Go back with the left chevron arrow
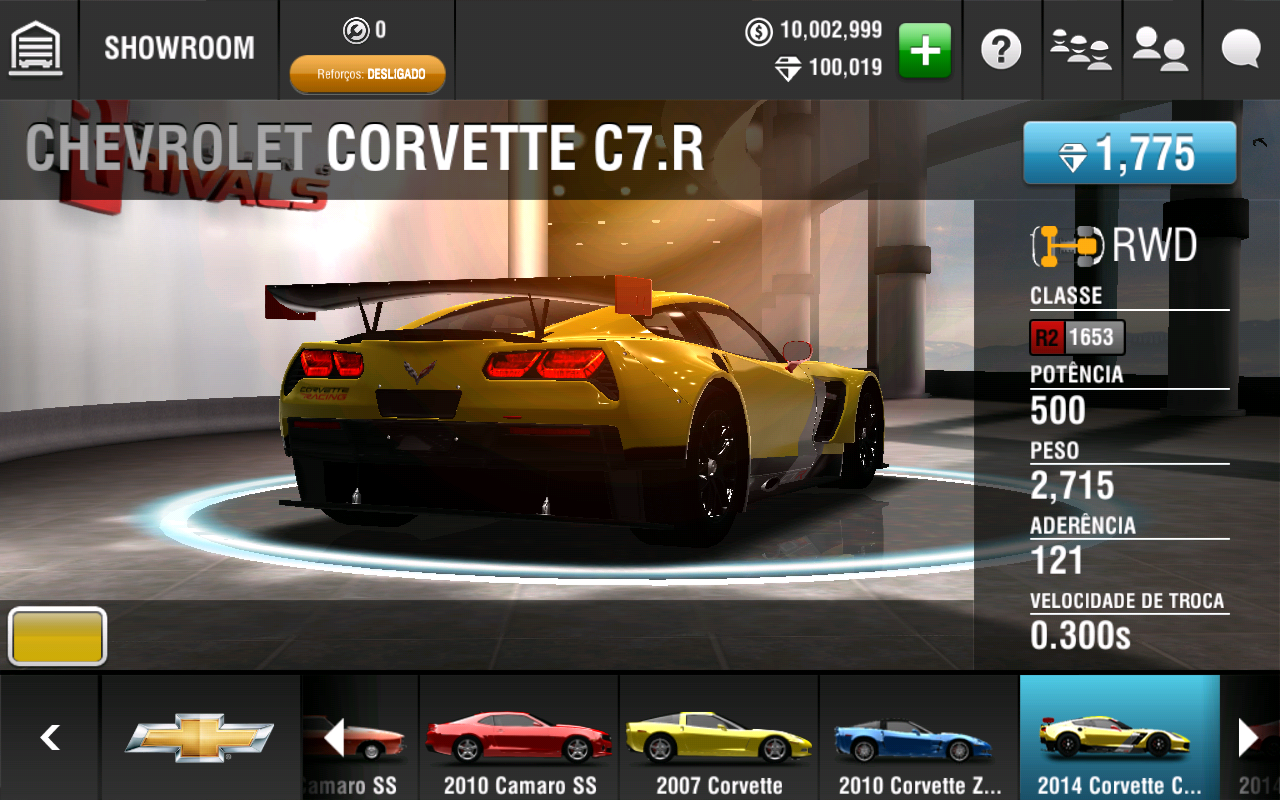The height and width of the screenshot is (800, 1280). pyautogui.click(x=50, y=738)
